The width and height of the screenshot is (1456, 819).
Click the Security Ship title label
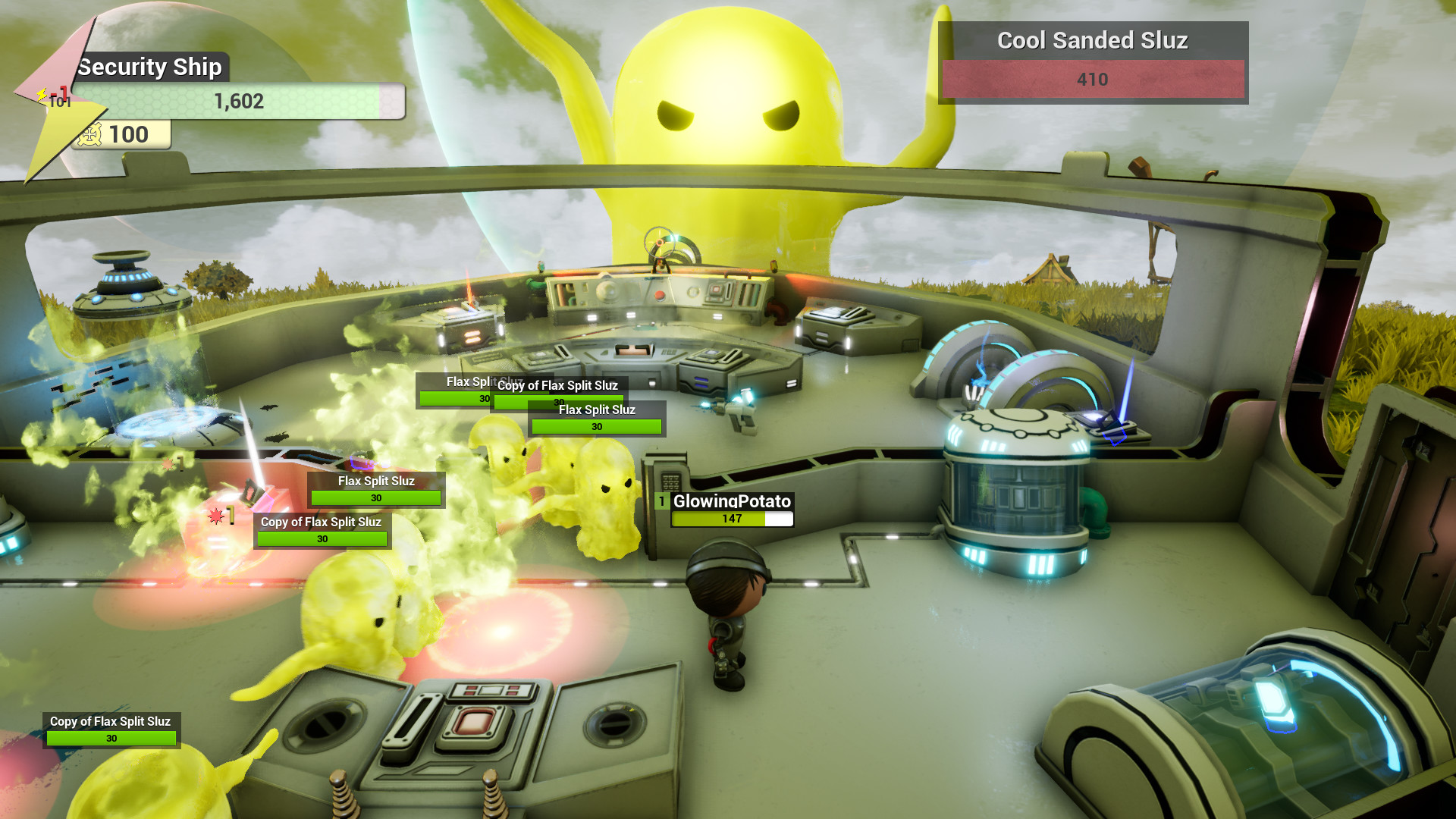[x=150, y=67]
